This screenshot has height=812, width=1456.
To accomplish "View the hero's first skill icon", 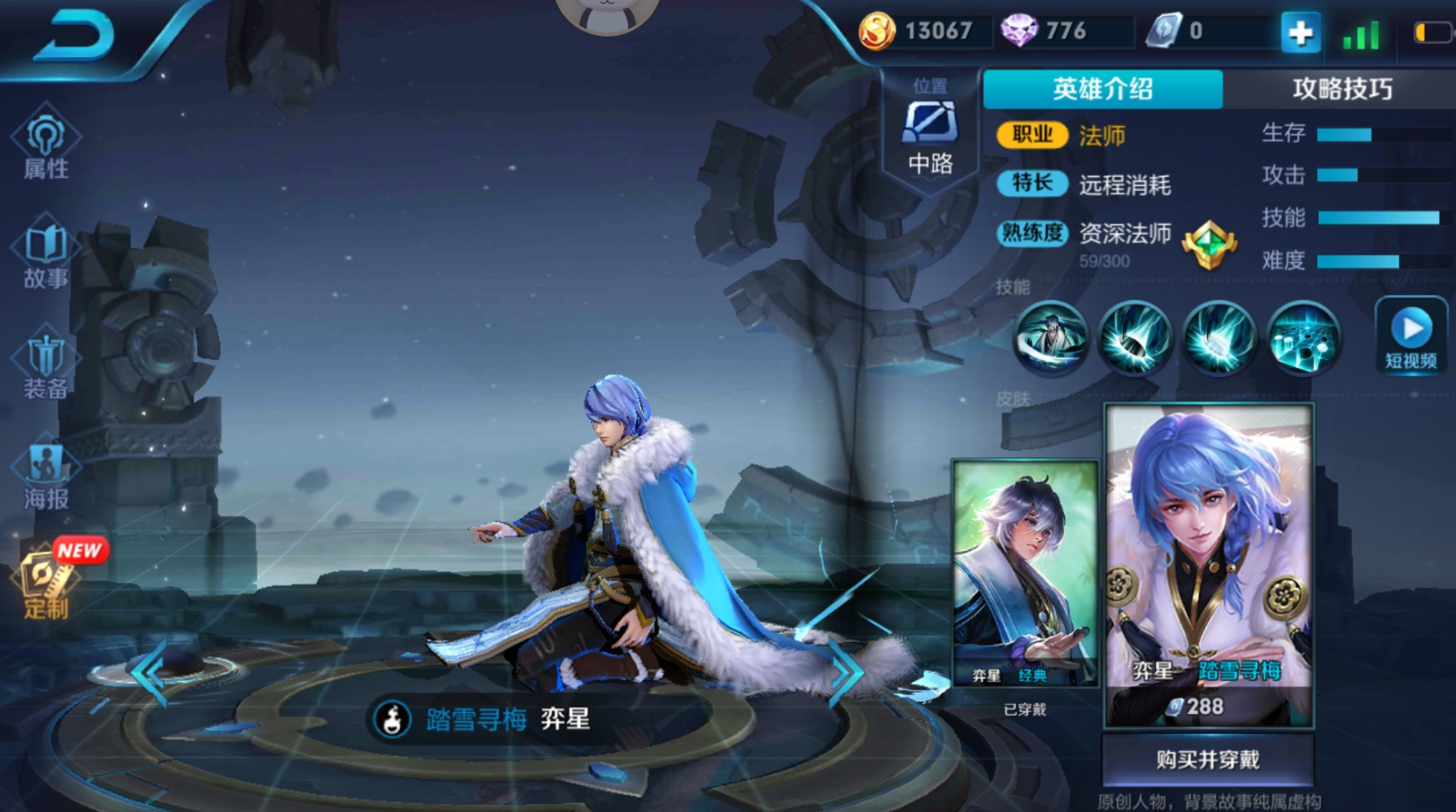I will click(x=1050, y=340).
